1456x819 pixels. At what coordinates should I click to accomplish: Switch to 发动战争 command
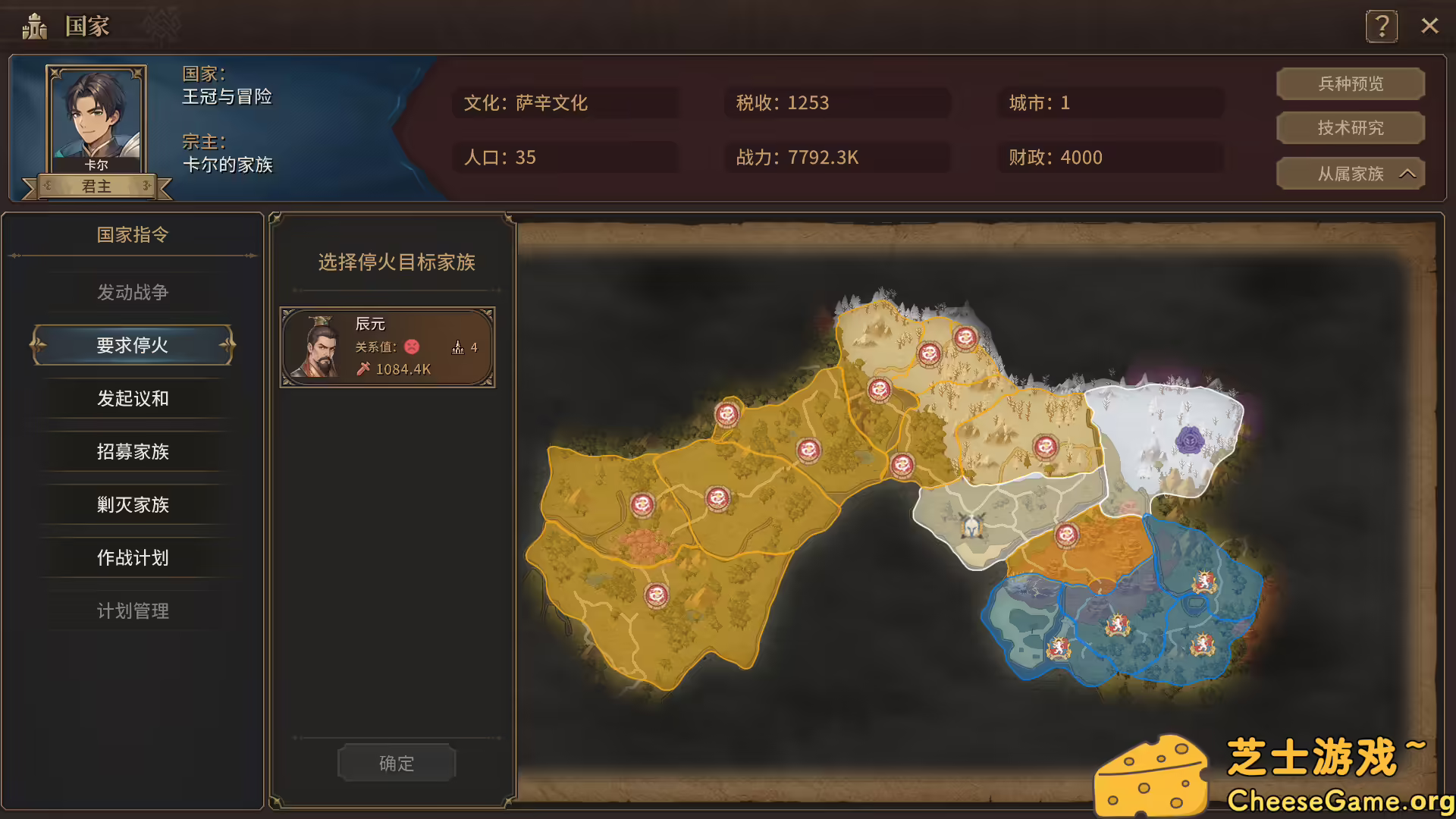(x=133, y=292)
